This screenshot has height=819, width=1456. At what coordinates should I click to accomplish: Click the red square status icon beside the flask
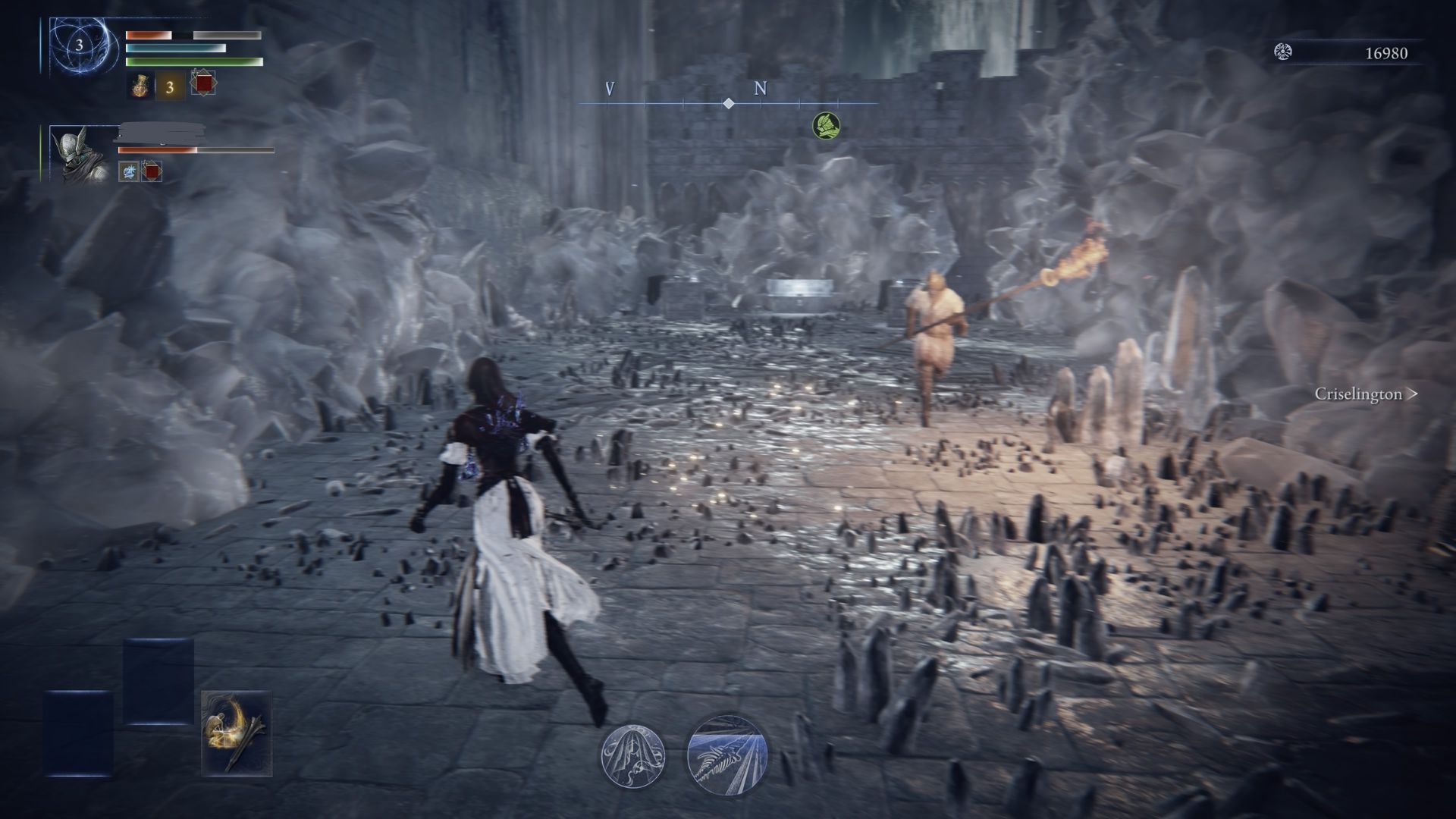coord(202,83)
